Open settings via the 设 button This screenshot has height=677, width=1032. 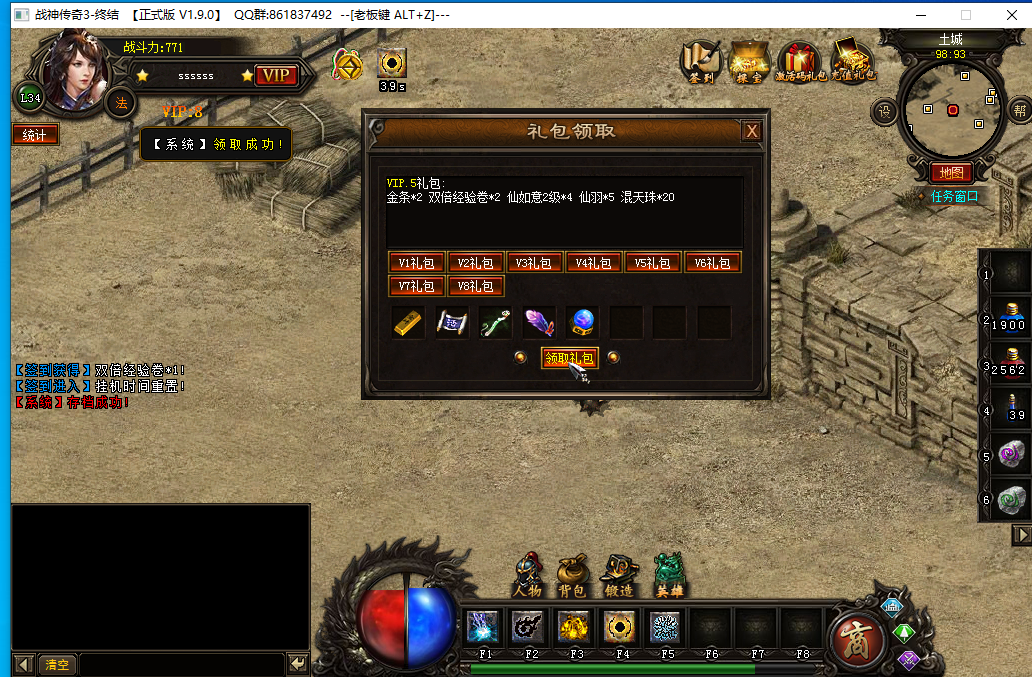pyautogui.click(x=884, y=110)
